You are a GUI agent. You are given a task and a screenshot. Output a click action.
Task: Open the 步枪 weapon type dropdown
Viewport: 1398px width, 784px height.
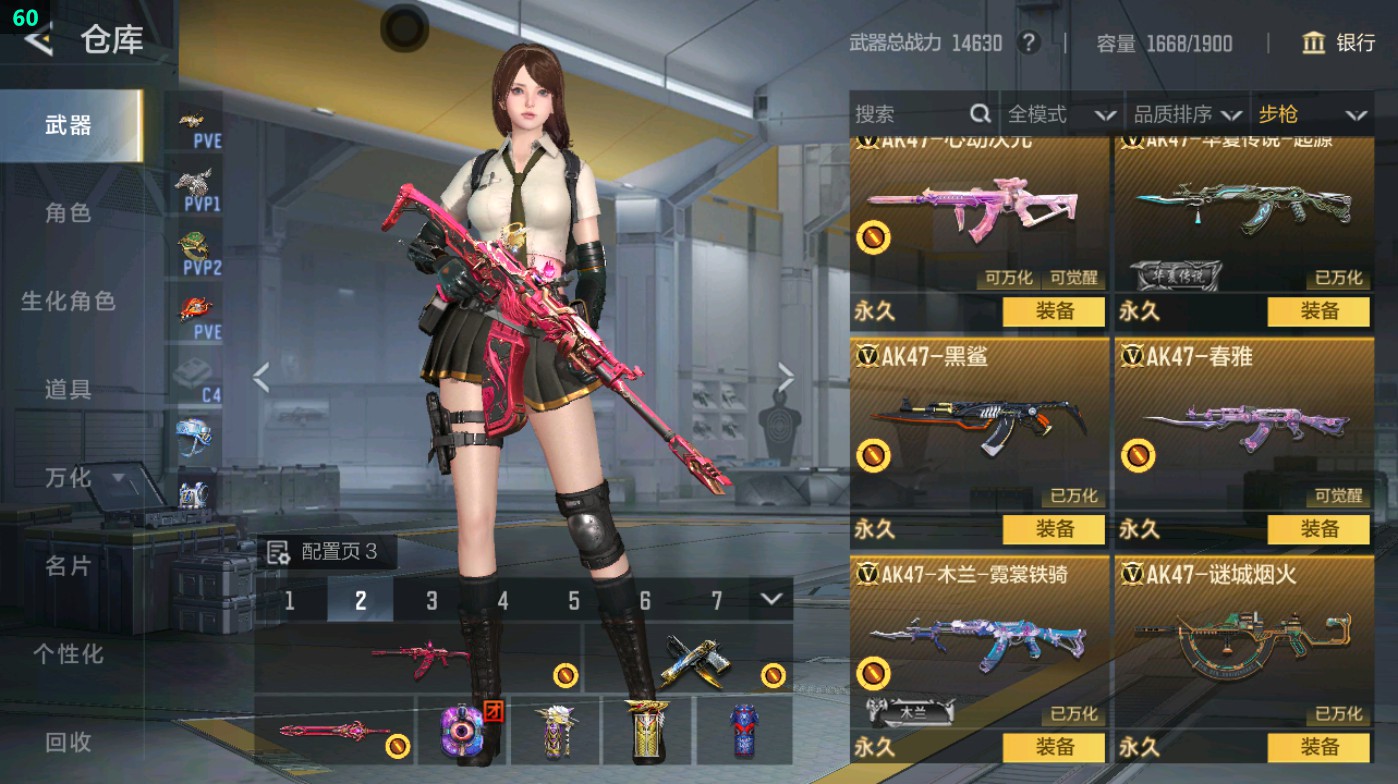pyautogui.click(x=1311, y=115)
